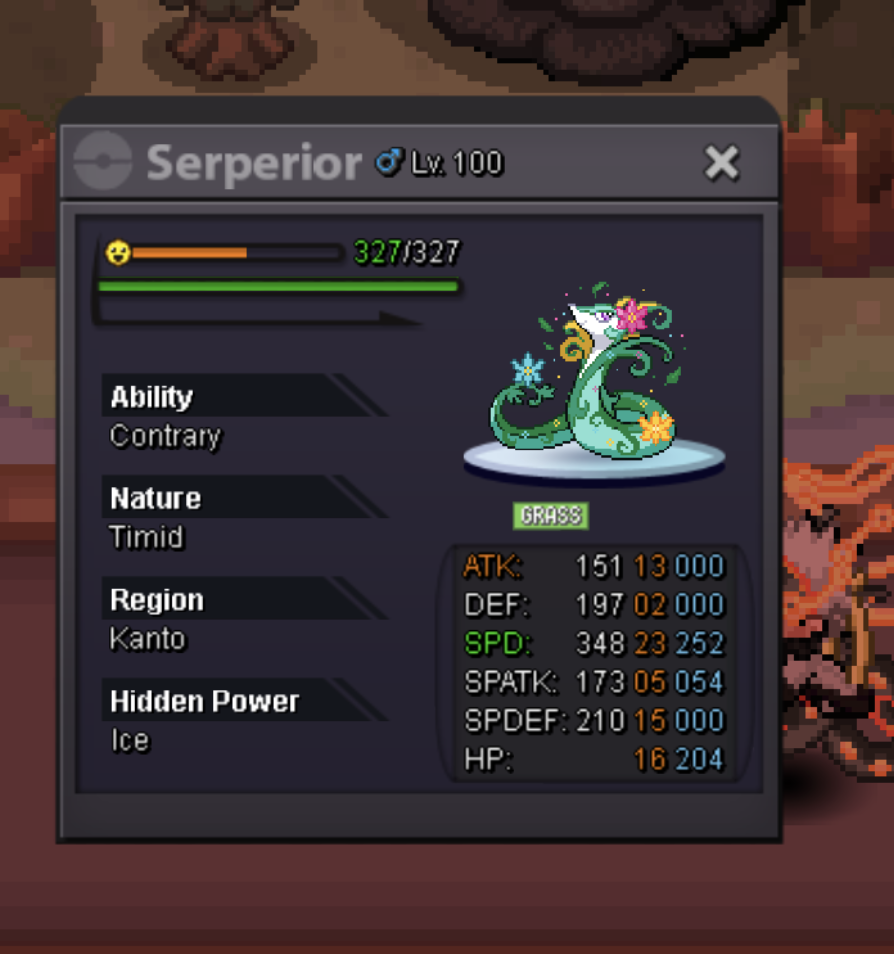The width and height of the screenshot is (894, 954).
Task: Select the GRASS type badge
Action: click(551, 516)
